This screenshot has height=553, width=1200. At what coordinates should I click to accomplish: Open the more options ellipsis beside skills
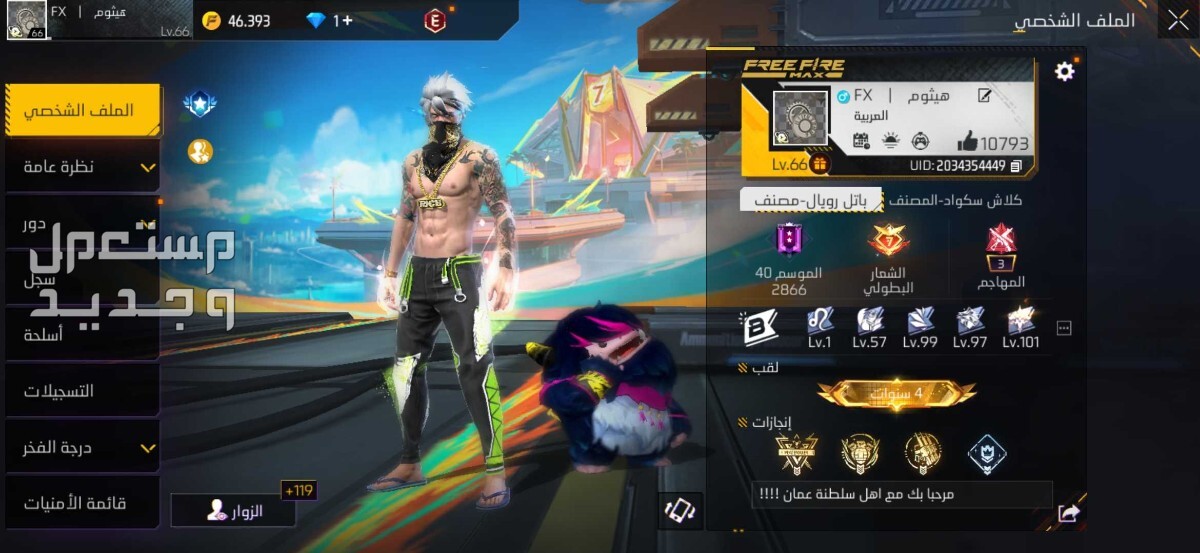1064,328
